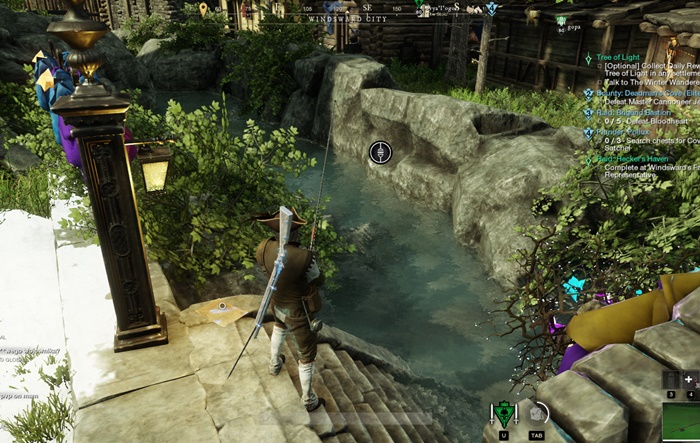Click the blue quest marker on compass
The image size is (700, 443).
[x=491, y=8]
